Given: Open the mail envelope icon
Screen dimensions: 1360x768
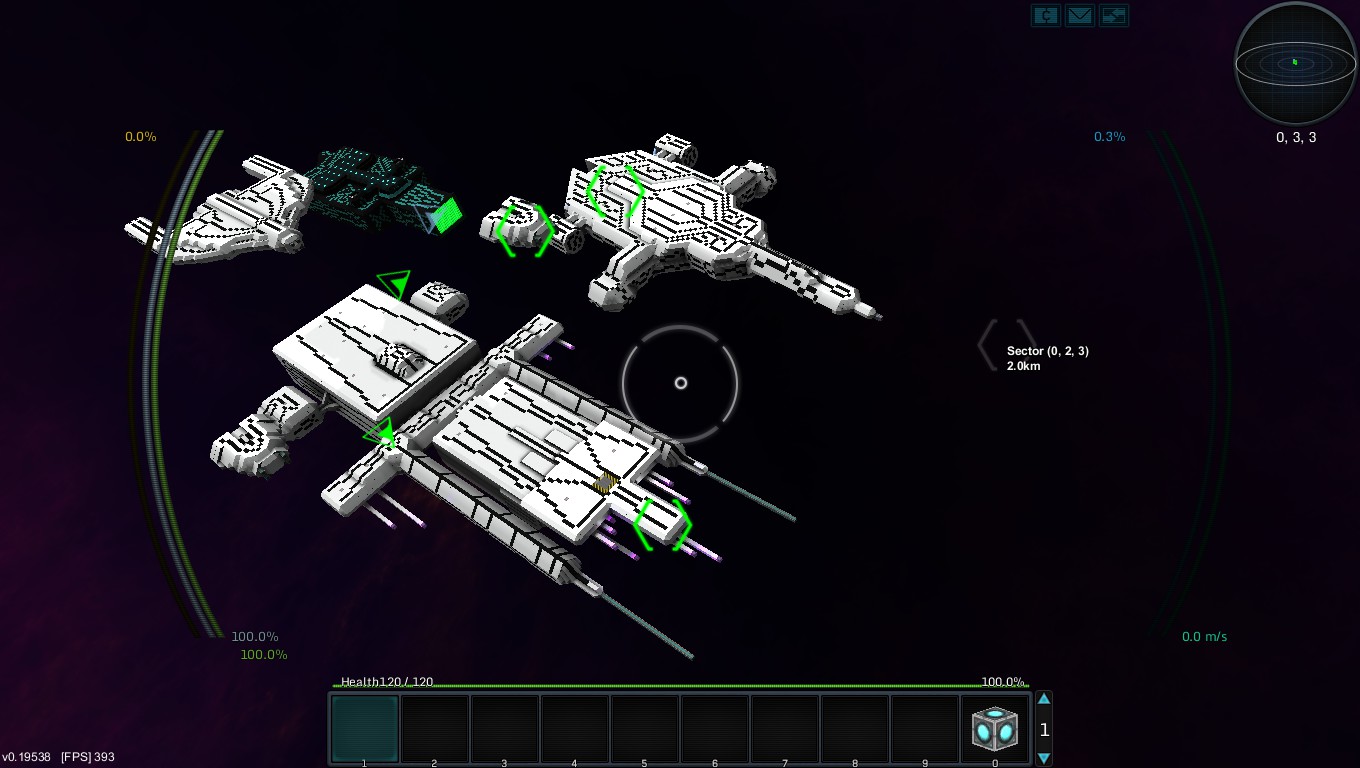Looking at the screenshot, I should [x=1079, y=16].
